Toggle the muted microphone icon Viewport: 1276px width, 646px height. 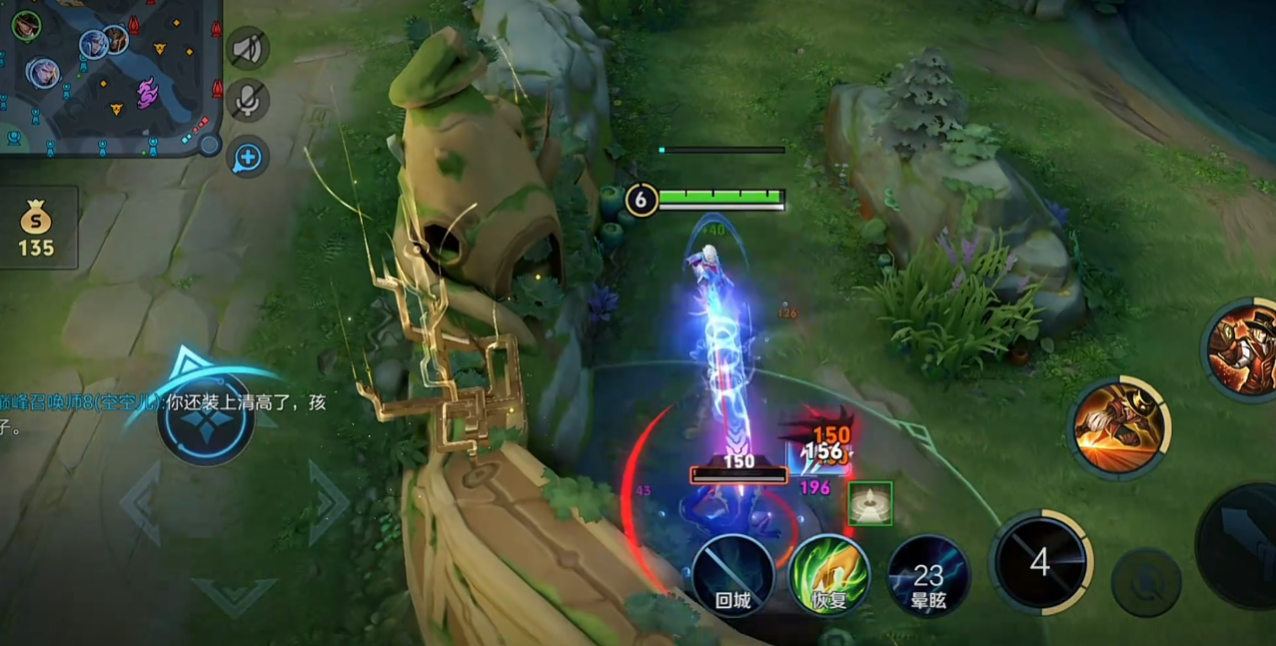[247, 100]
